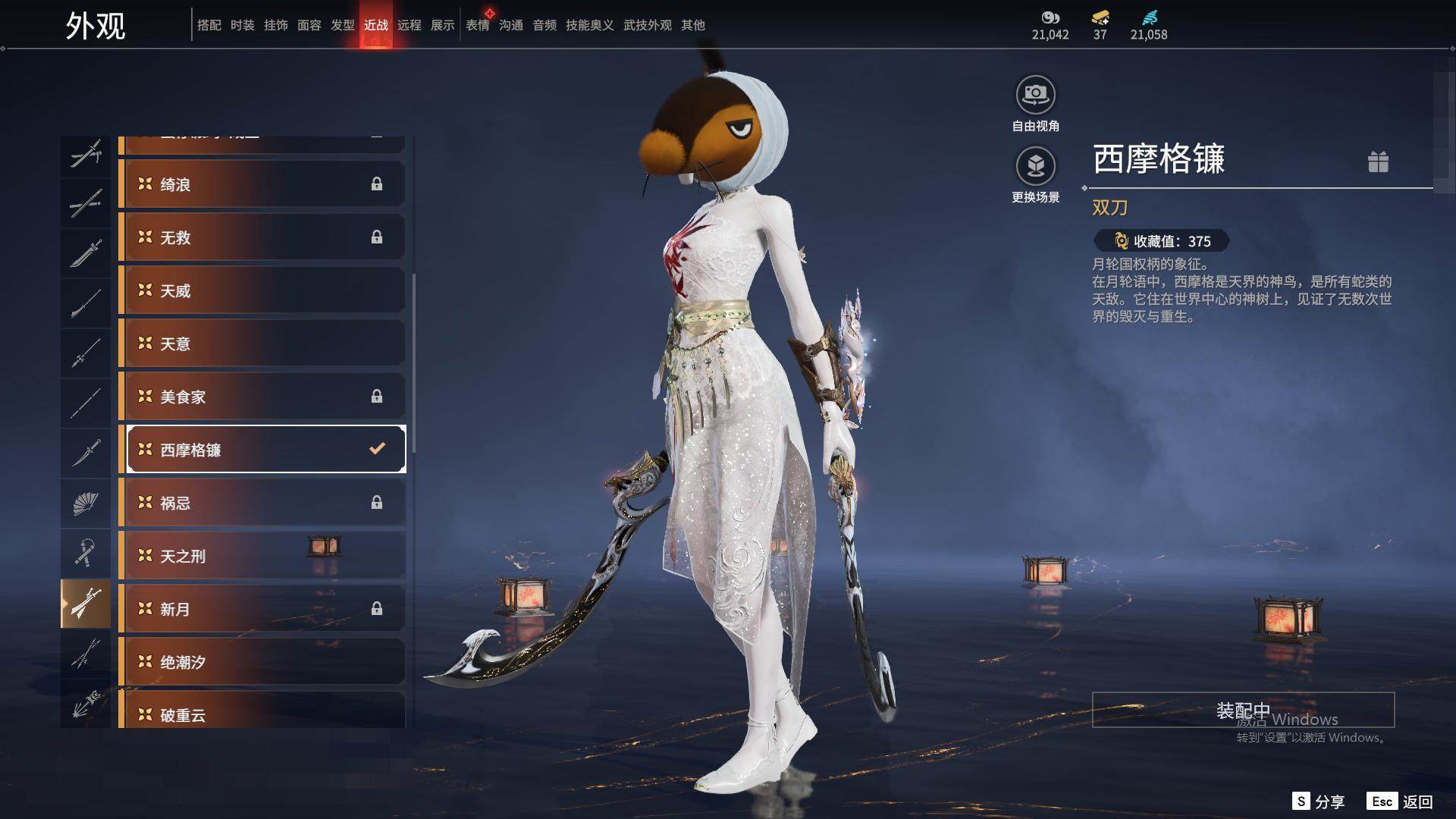
Task: Click the 装配中 equip button
Action: click(1243, 710)
